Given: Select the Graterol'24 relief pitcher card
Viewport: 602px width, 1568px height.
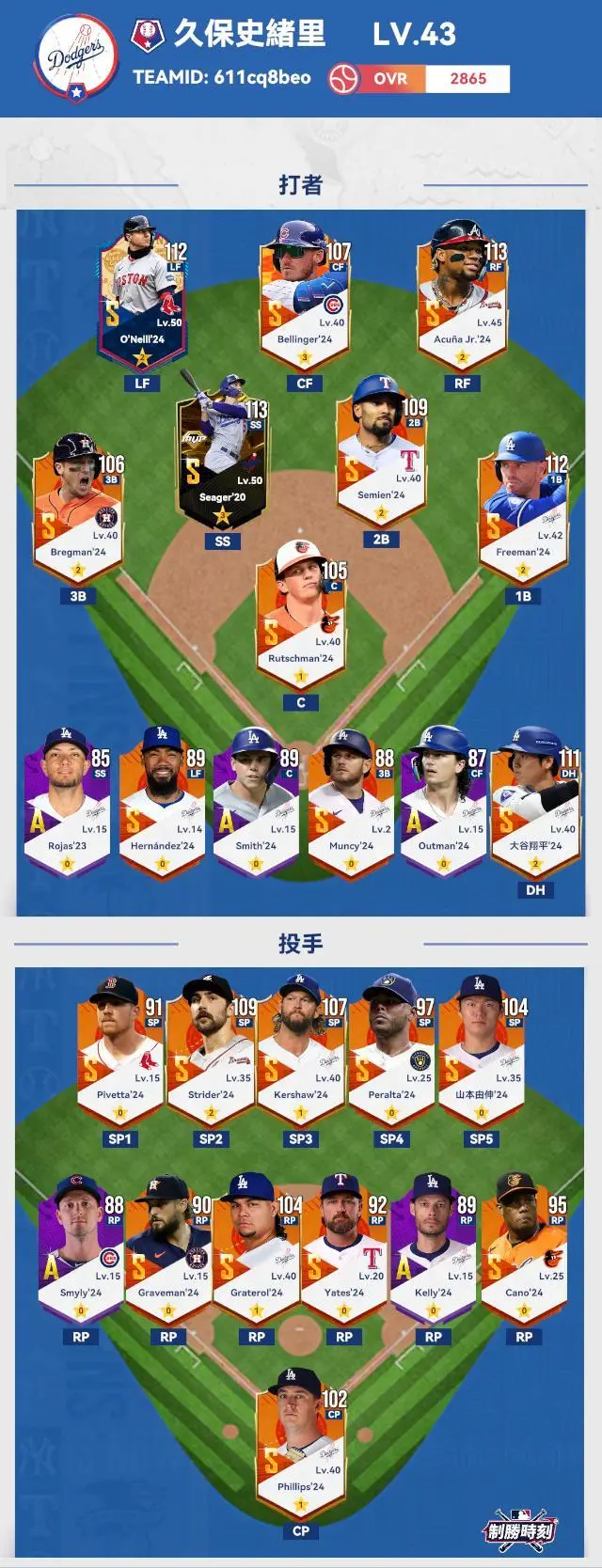Looking at the screenshot, I should click(257, 1249).
